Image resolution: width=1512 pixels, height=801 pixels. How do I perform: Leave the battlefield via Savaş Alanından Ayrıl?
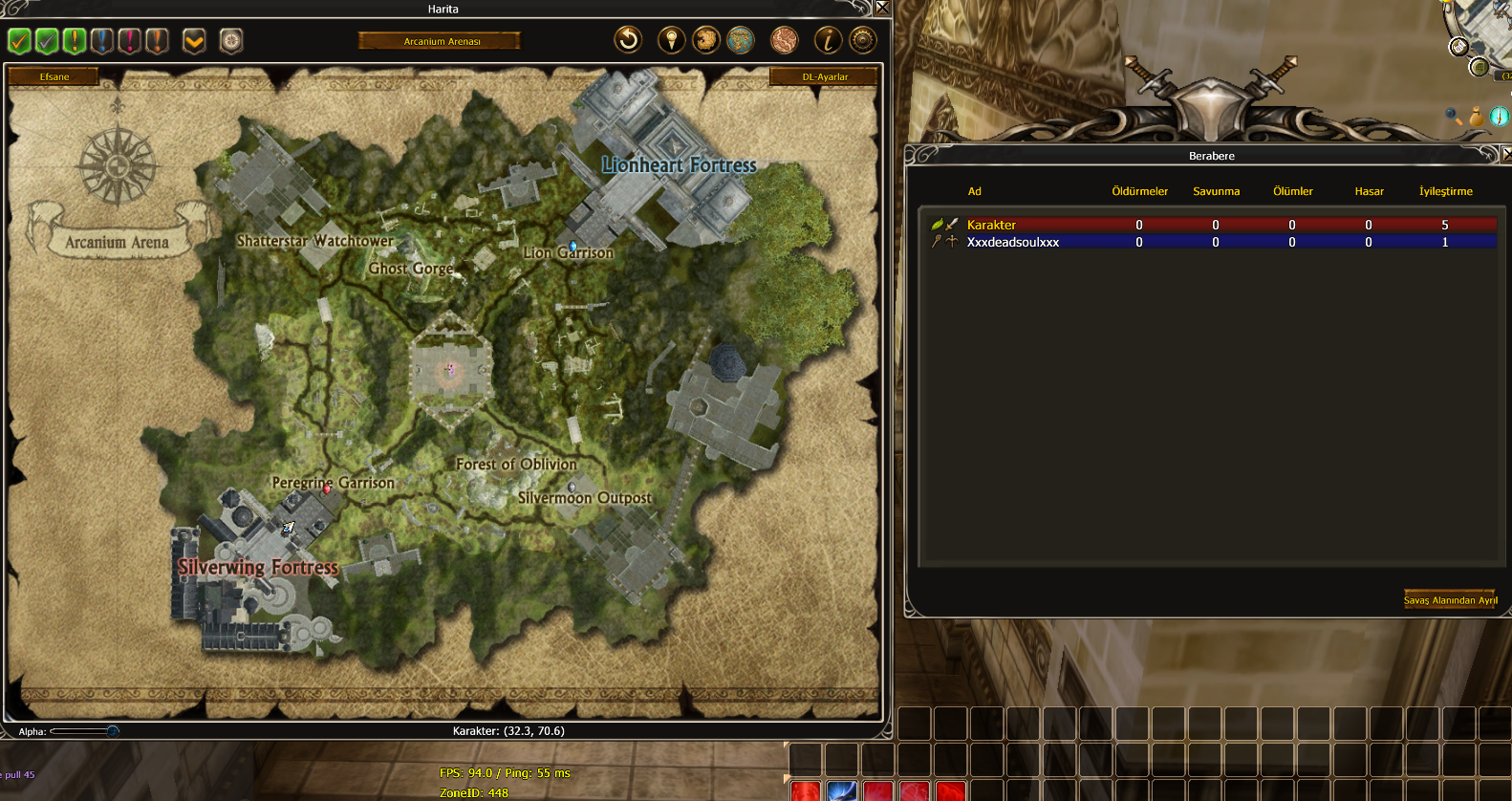pyautogui.click(x=1450, y=600)
